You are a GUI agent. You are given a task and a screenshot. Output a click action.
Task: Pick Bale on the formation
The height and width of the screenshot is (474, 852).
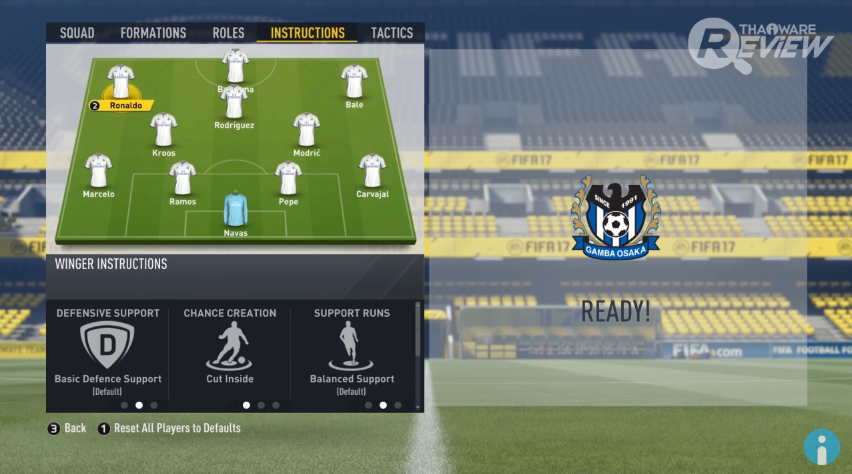(x=353, y=82)
